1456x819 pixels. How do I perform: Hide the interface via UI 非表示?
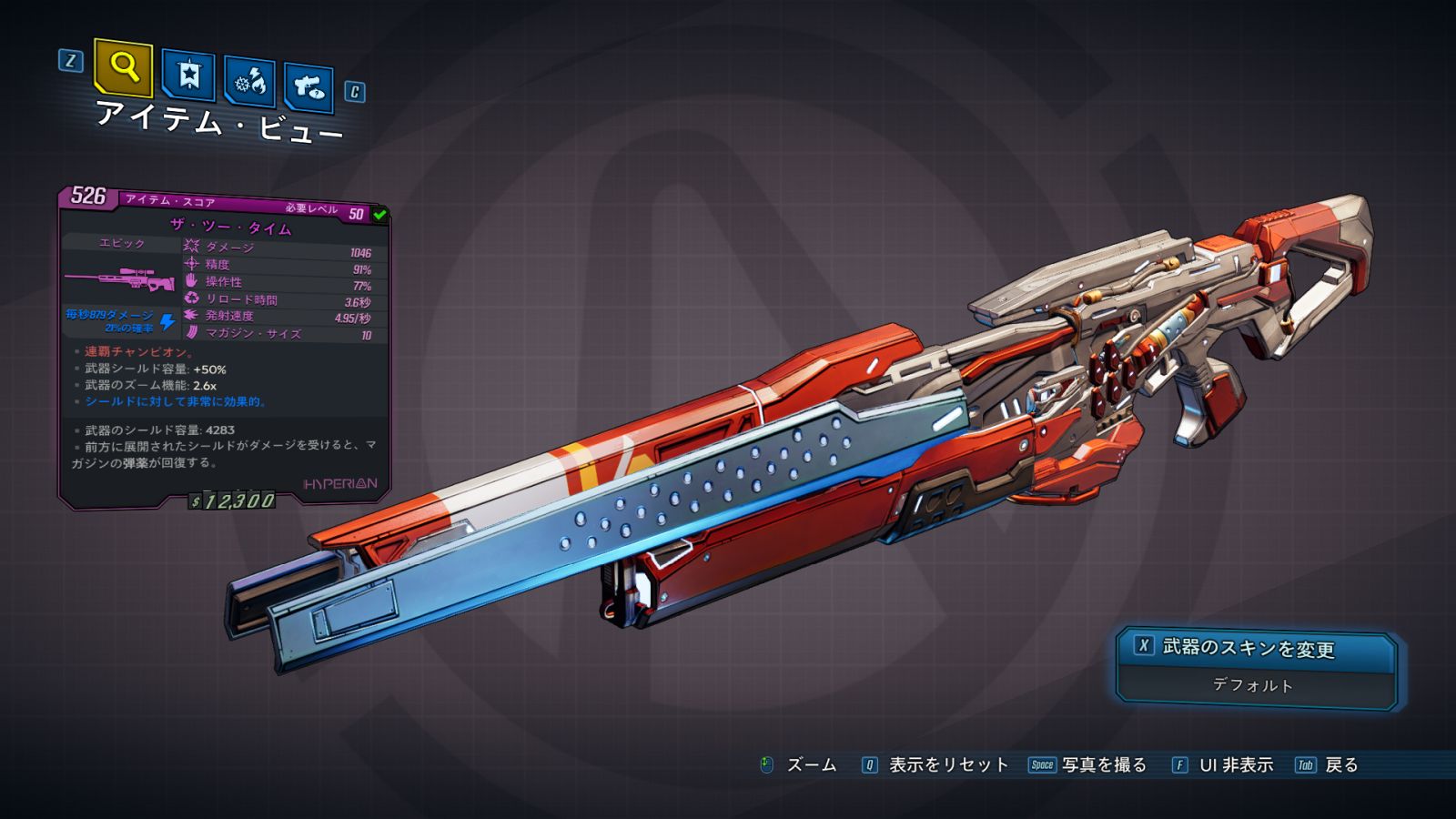1235,765
